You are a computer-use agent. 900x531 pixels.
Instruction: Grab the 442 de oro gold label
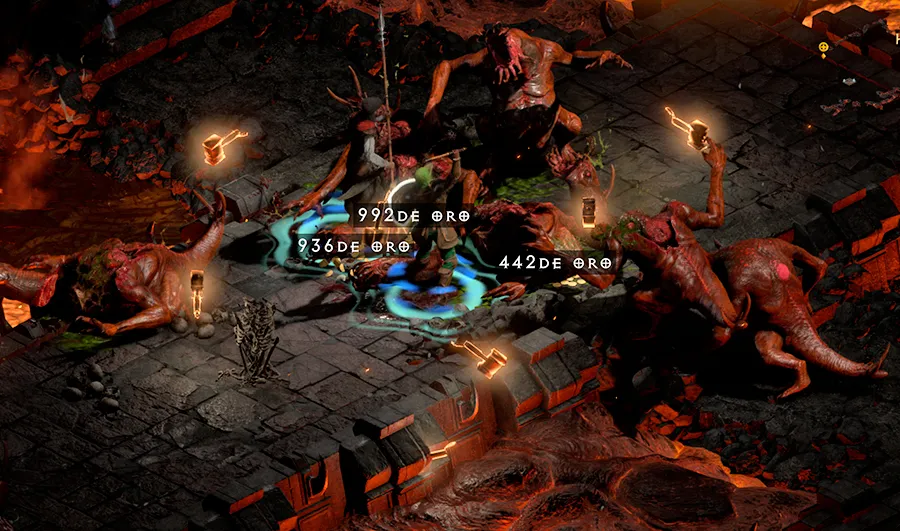(556, 263)
